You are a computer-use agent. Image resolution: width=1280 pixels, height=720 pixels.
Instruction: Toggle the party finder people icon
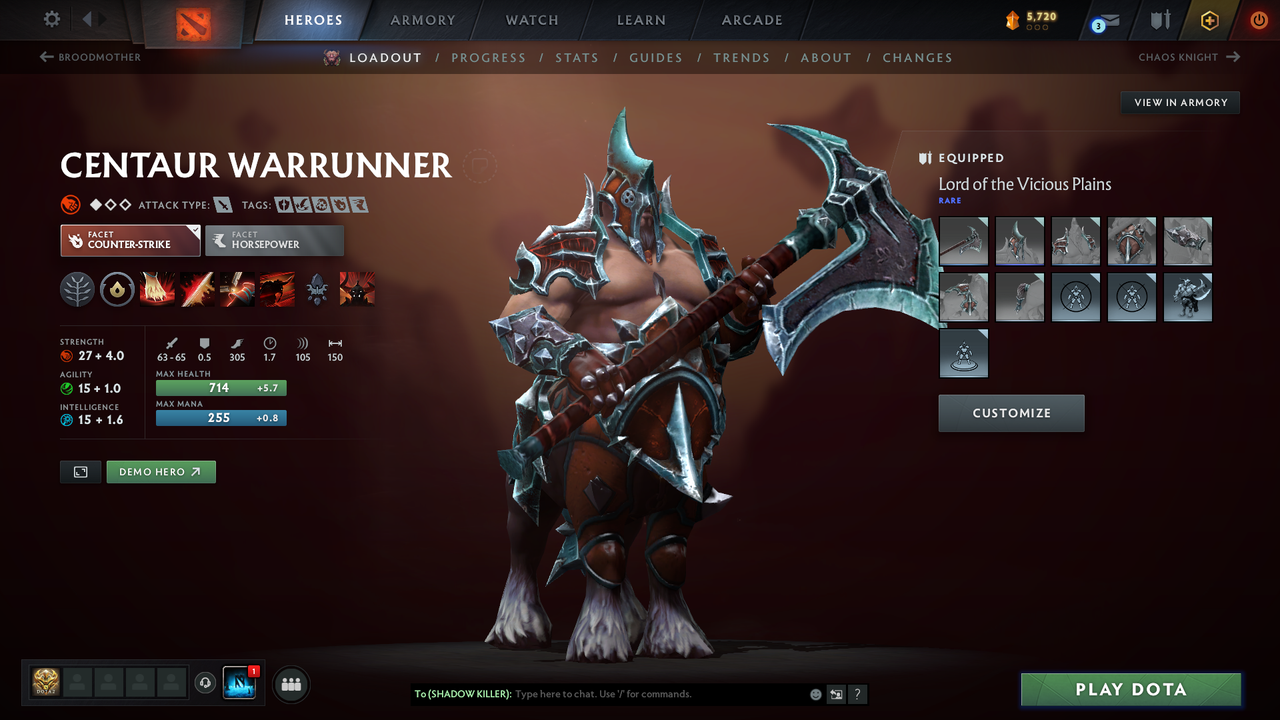coord(290,684)
